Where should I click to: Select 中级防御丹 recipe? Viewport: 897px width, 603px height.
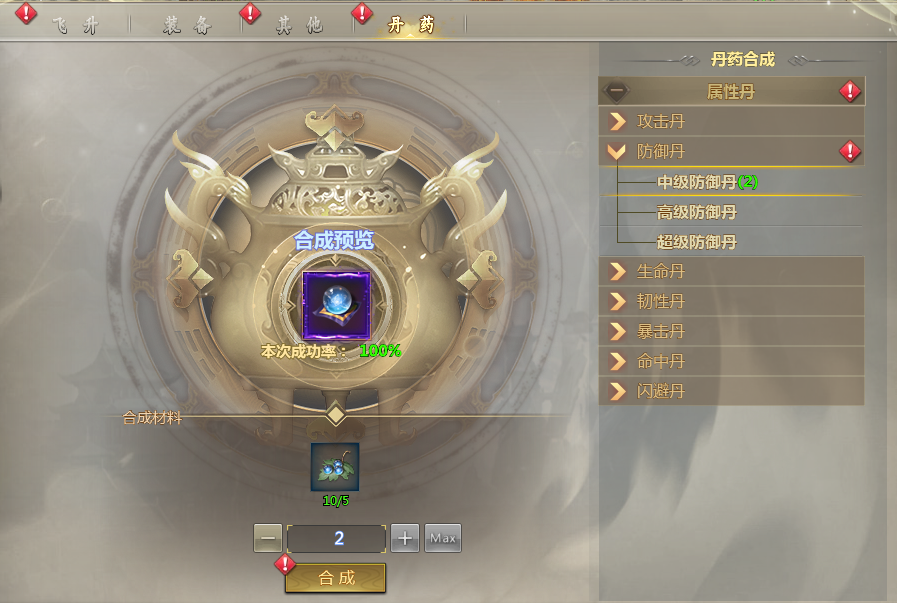(708, 182)
